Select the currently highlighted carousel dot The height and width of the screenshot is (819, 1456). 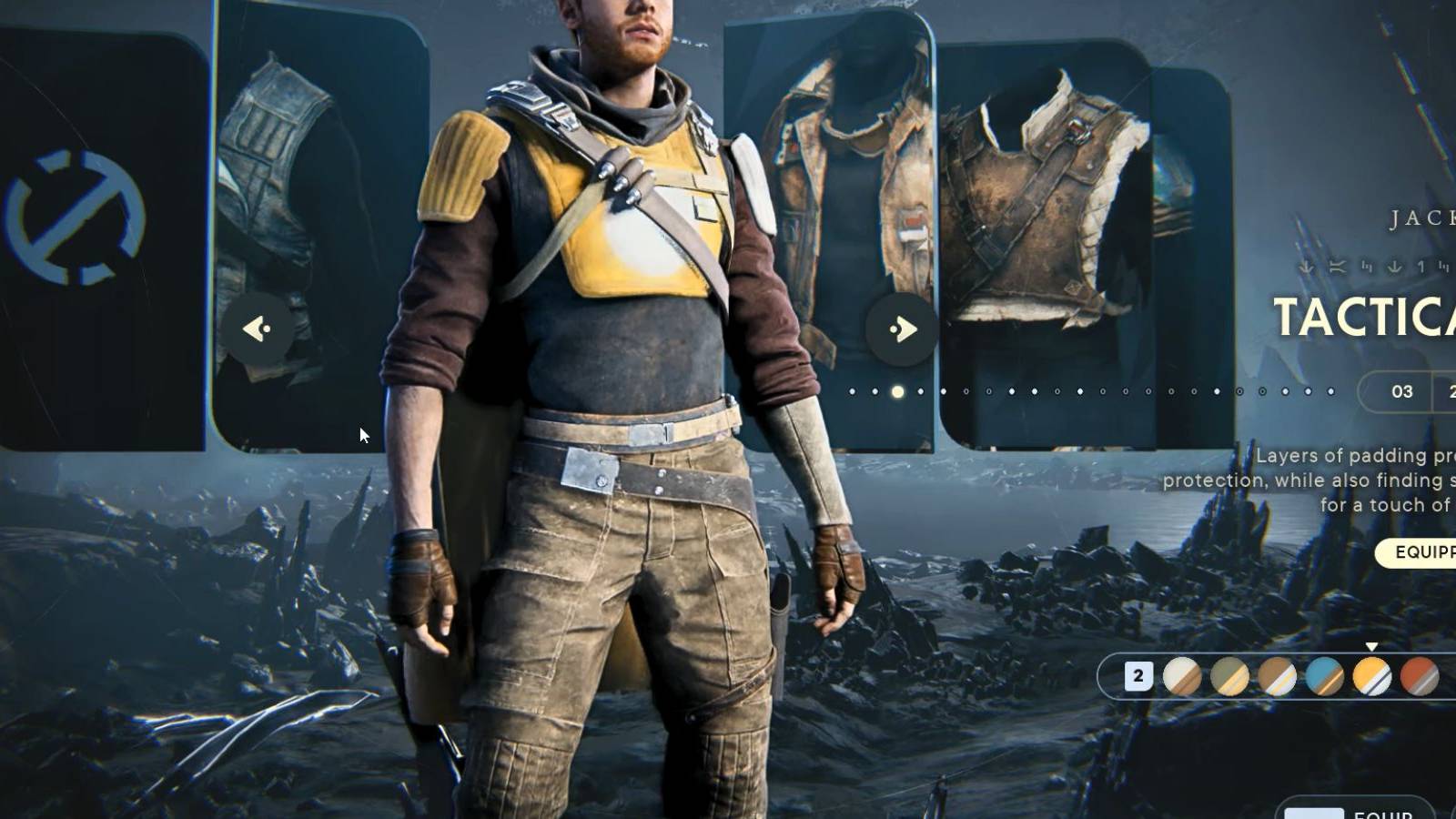tap(896, 391)
